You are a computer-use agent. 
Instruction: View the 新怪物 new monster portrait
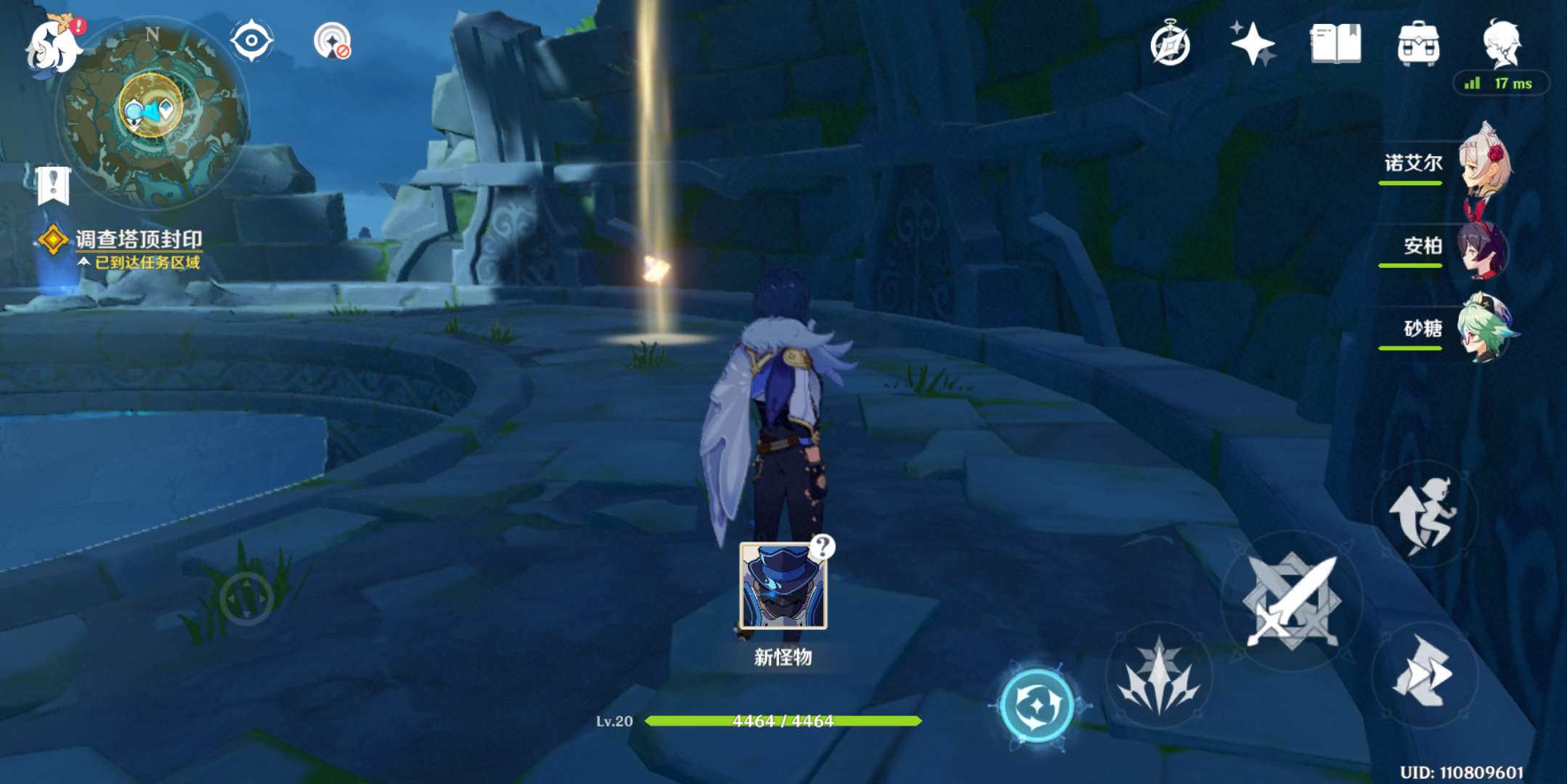(x=783, y=585)
